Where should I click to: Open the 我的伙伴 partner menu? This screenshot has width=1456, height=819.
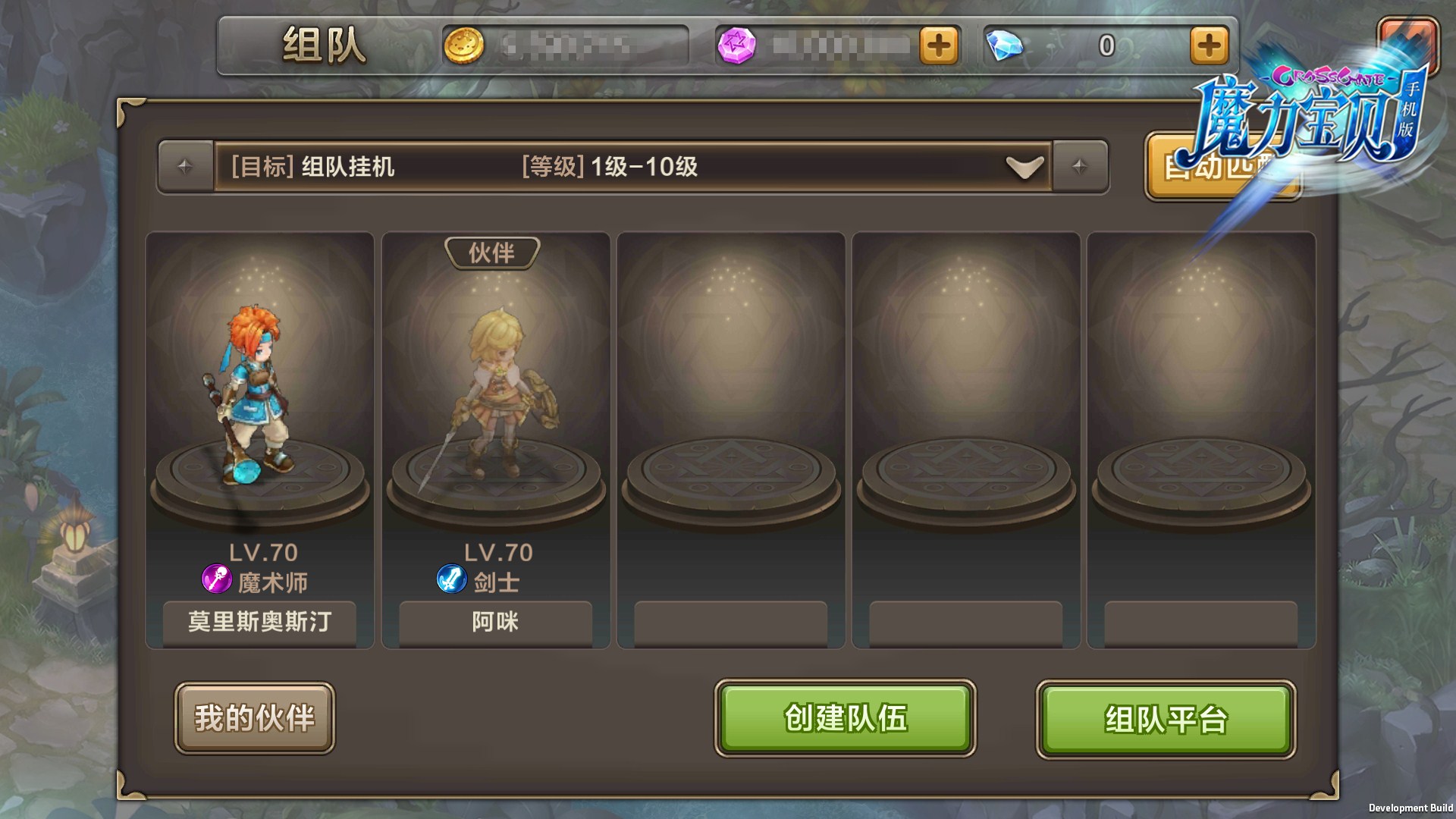[254, 717]
